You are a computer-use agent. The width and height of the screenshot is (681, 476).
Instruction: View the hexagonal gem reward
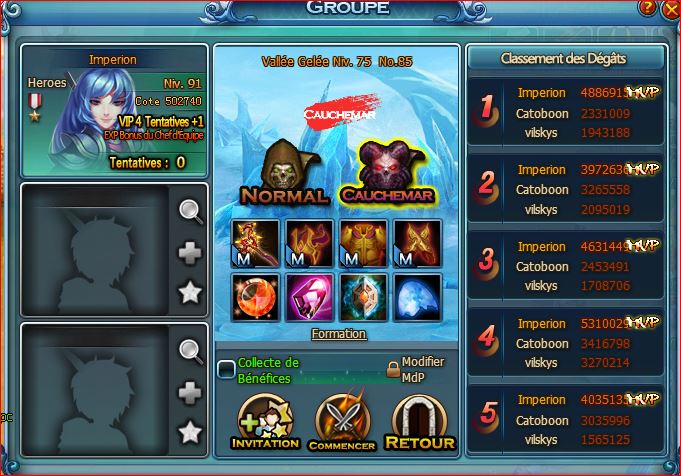[x=364, y=297]
